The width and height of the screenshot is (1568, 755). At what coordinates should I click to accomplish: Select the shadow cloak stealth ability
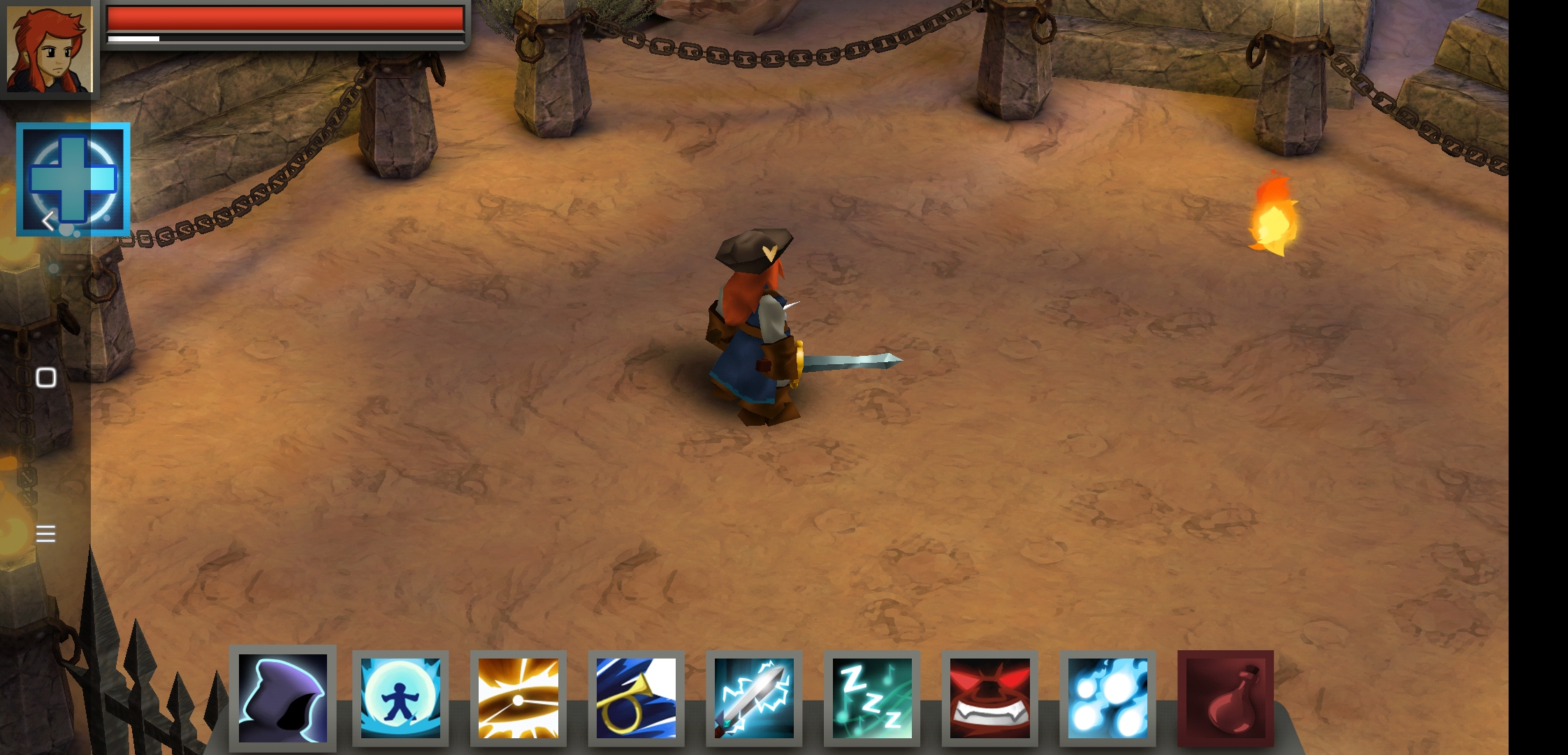click(x=282, y=697)
